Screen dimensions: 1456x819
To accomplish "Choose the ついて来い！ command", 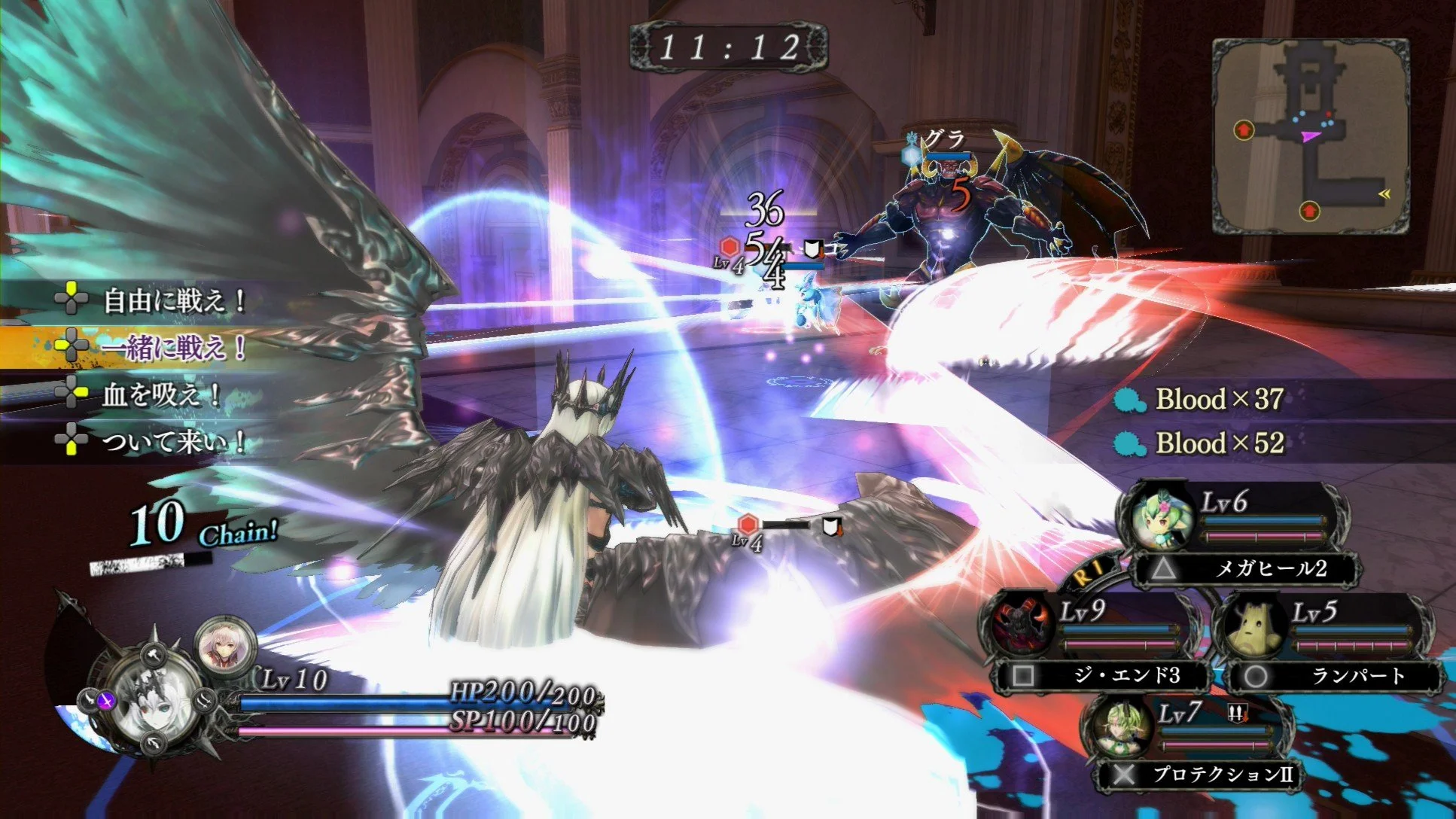I will point(173,440).
